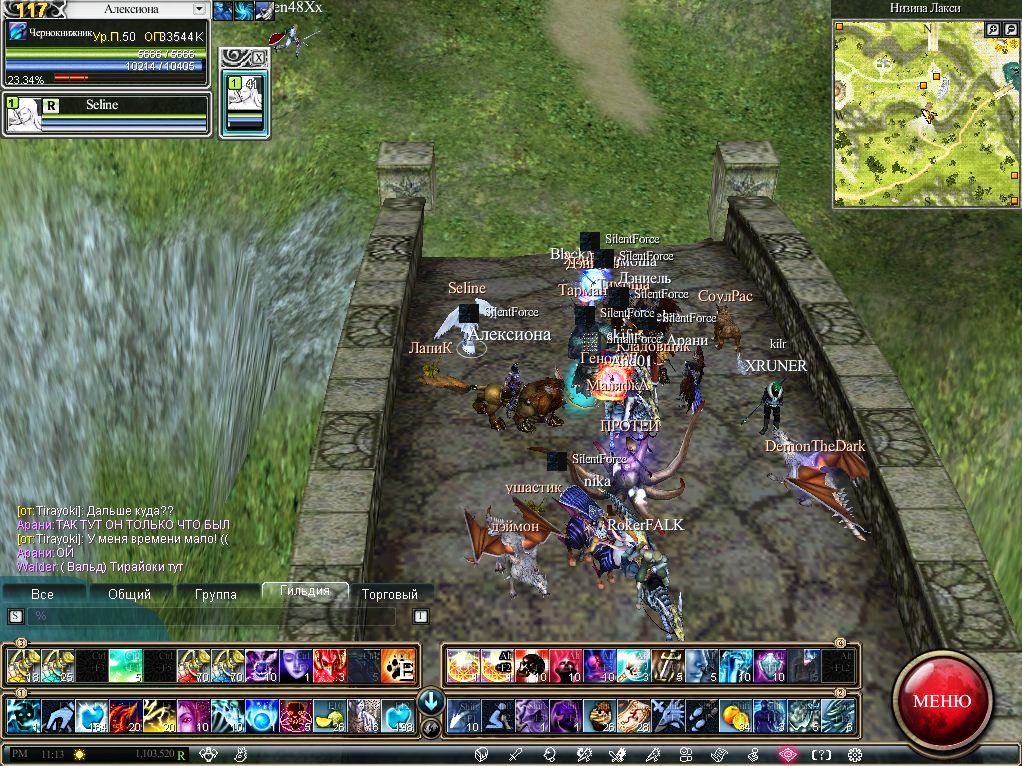1022x766 pixels.
Task: Switch to the Гильдия chat tab
Action: (305, 592)
